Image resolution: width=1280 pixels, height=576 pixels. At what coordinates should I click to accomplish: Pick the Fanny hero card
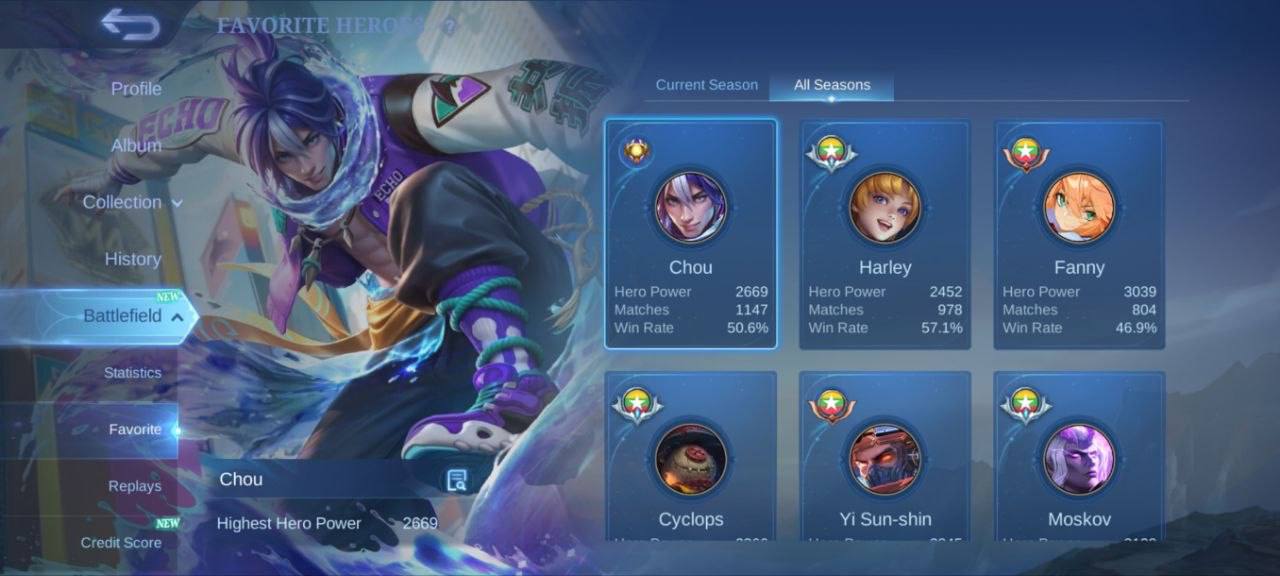[1079, 234]
